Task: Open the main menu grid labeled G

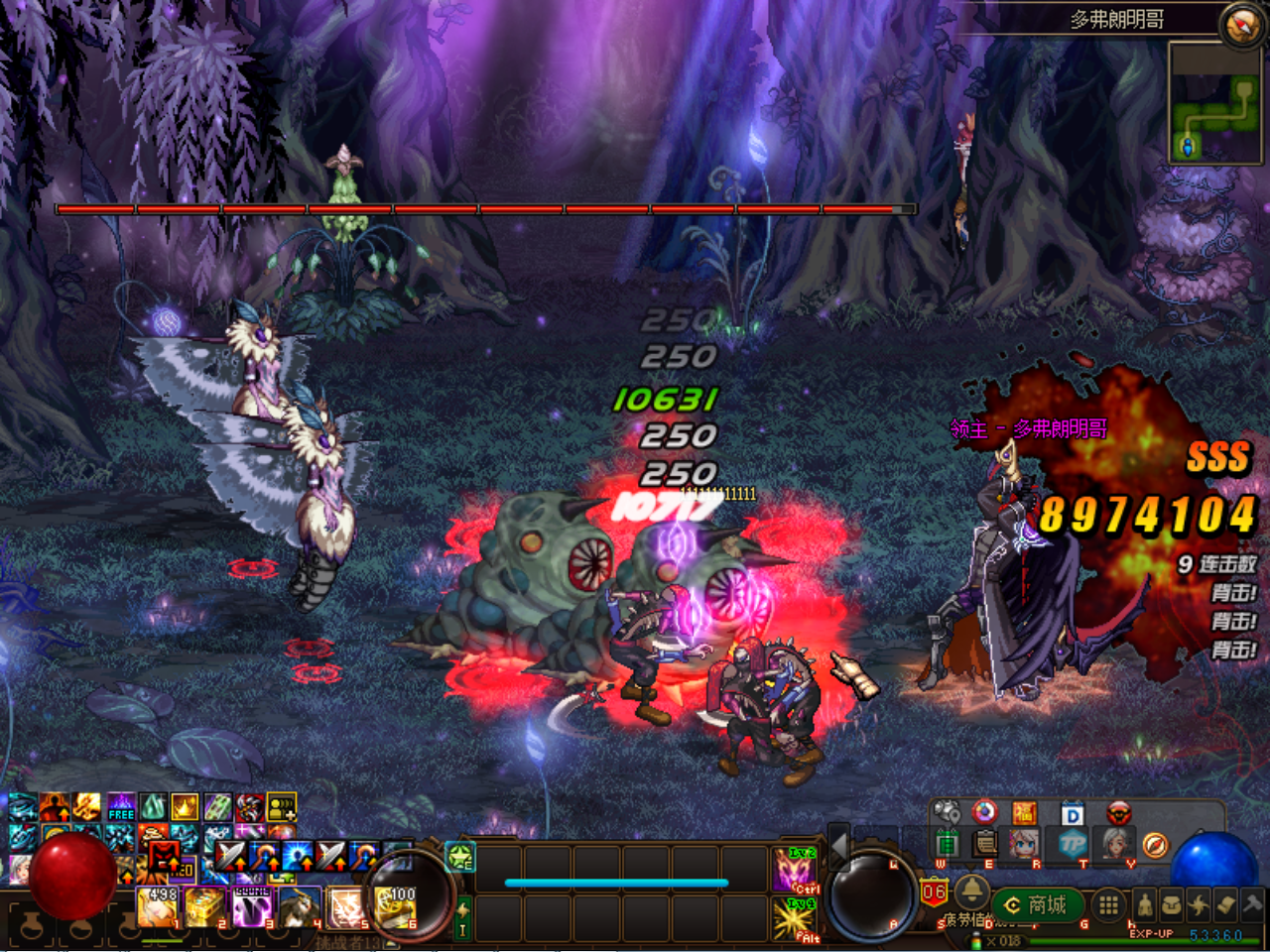Action: (1108, 904)
